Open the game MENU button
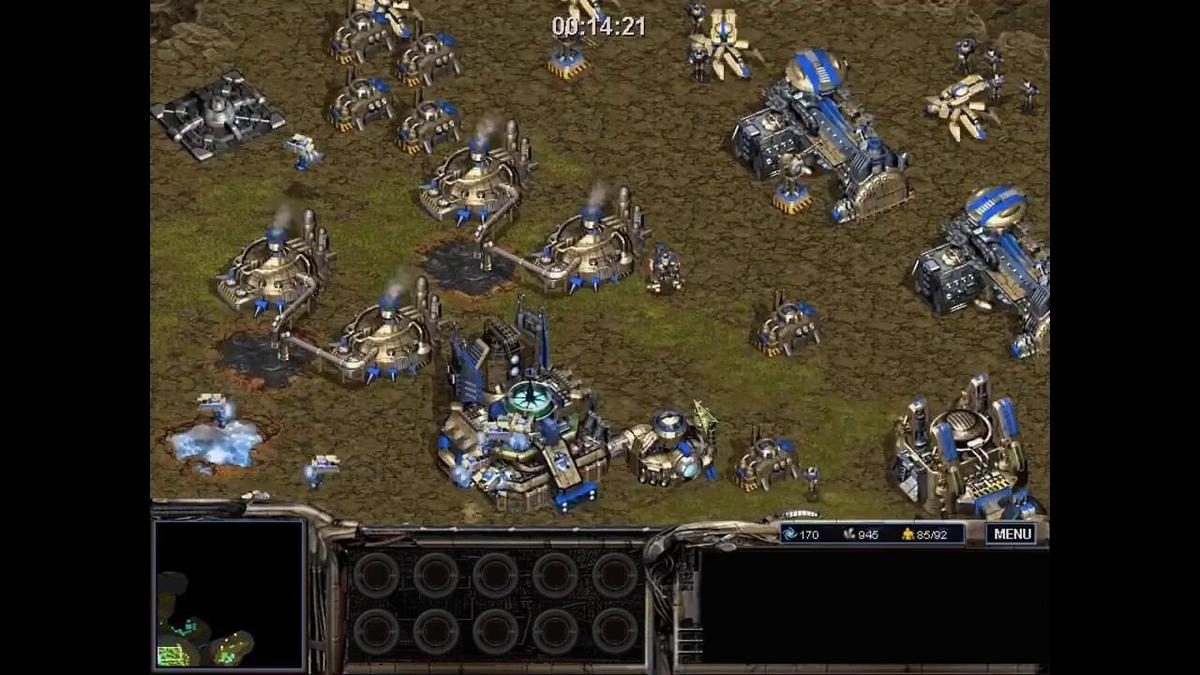The height and width of the screenshot is (675, 1200). pyautogui.click(x=1011, y=534)
